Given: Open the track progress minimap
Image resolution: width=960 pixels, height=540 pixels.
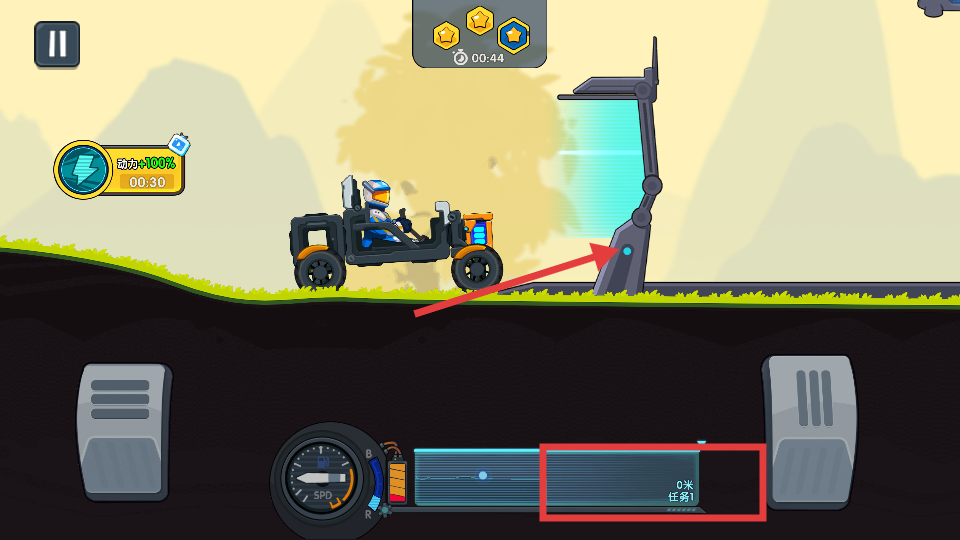Looking at the screenshot, I should [556, 477].
